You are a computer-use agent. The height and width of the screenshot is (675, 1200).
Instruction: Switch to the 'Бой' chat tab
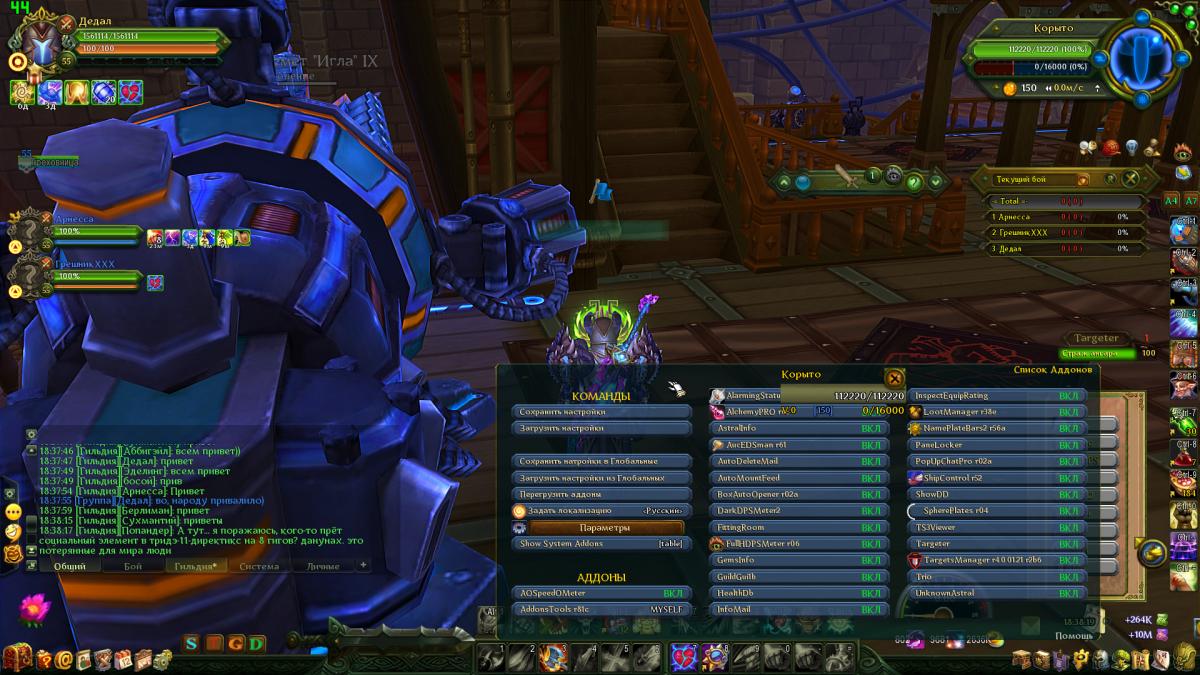coord(133,566)
